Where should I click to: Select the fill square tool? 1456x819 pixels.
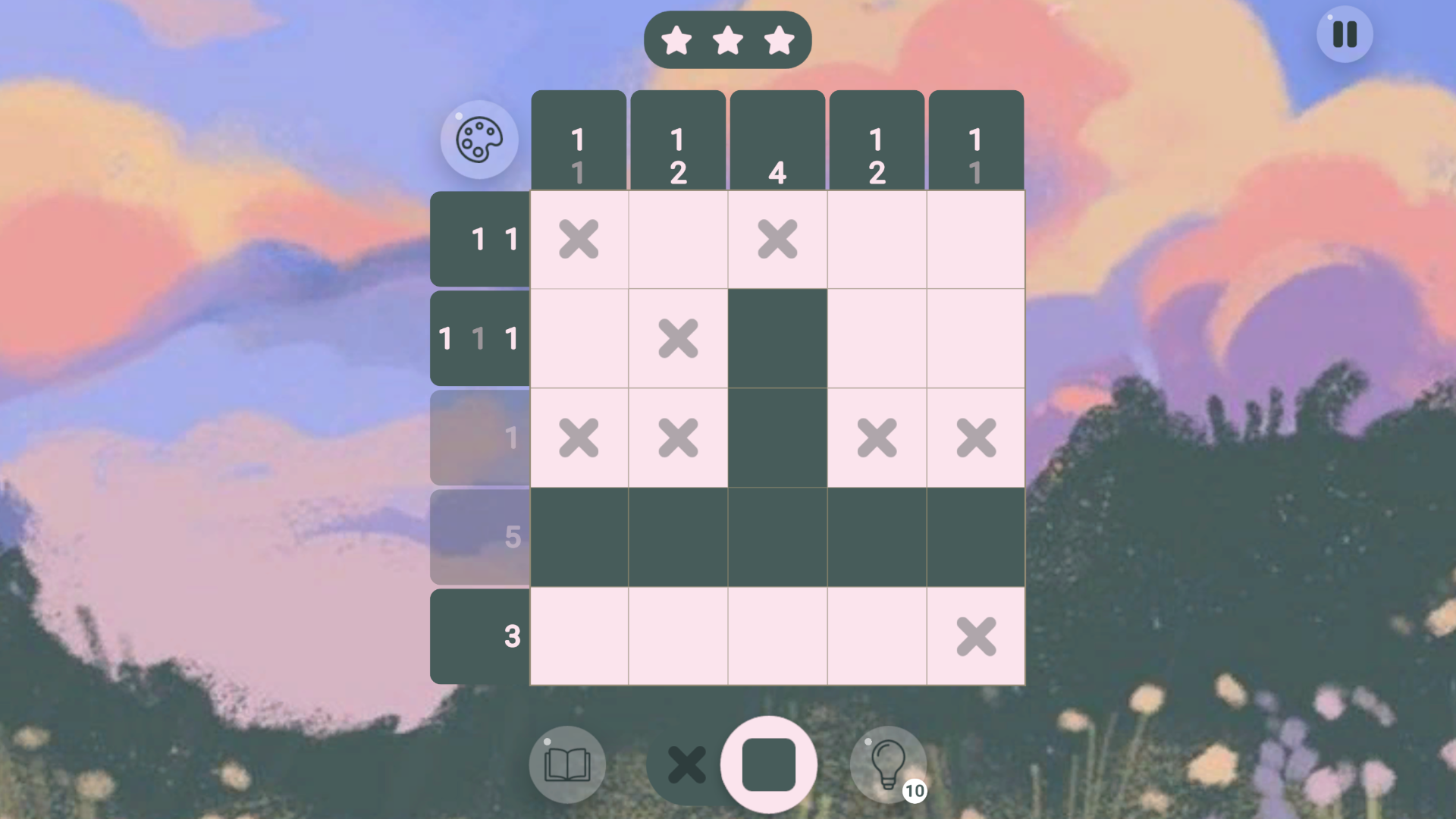tap(768, 764)
